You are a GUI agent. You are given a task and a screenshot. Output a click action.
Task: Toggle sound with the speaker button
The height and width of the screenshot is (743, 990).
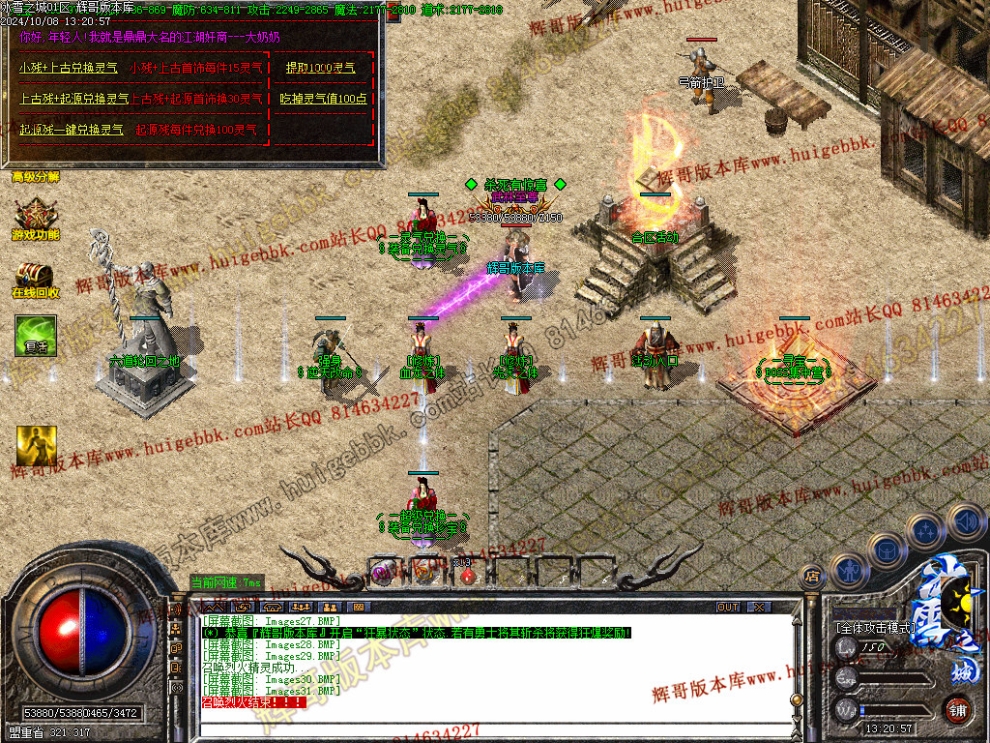pos(965,521)
